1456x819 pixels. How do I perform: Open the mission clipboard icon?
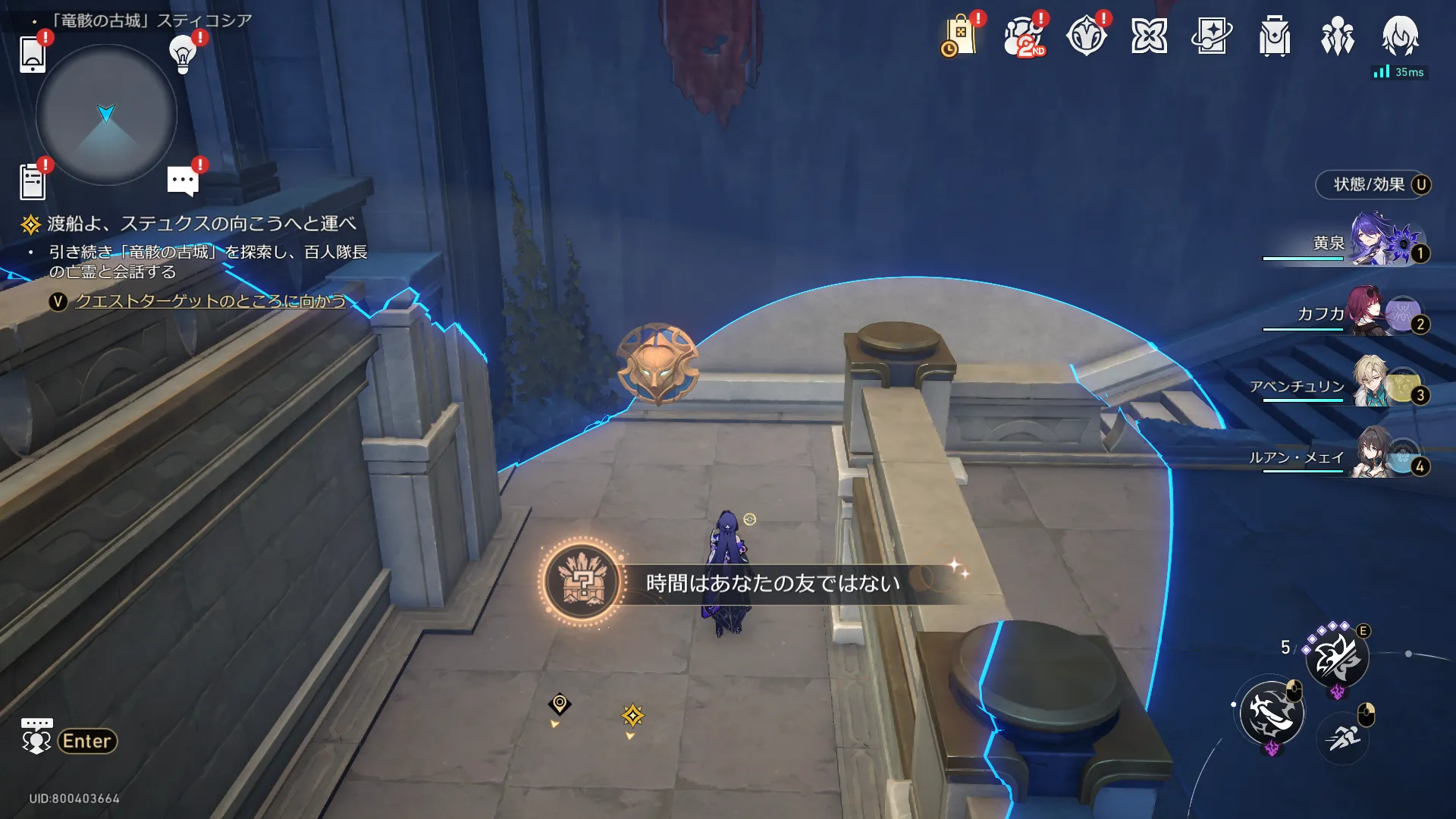point(33,182)
